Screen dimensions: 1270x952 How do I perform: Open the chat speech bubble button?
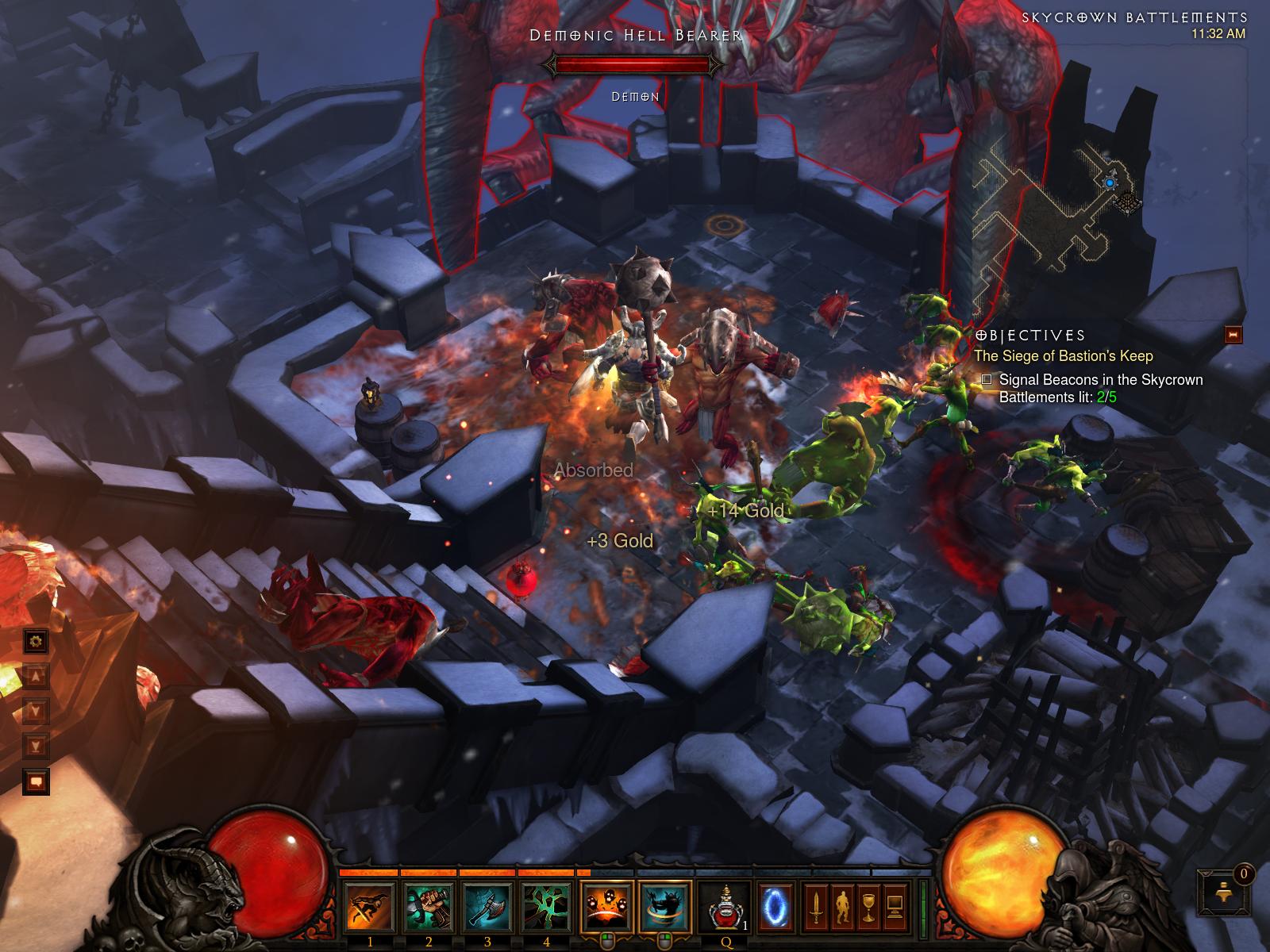(36, 782)
